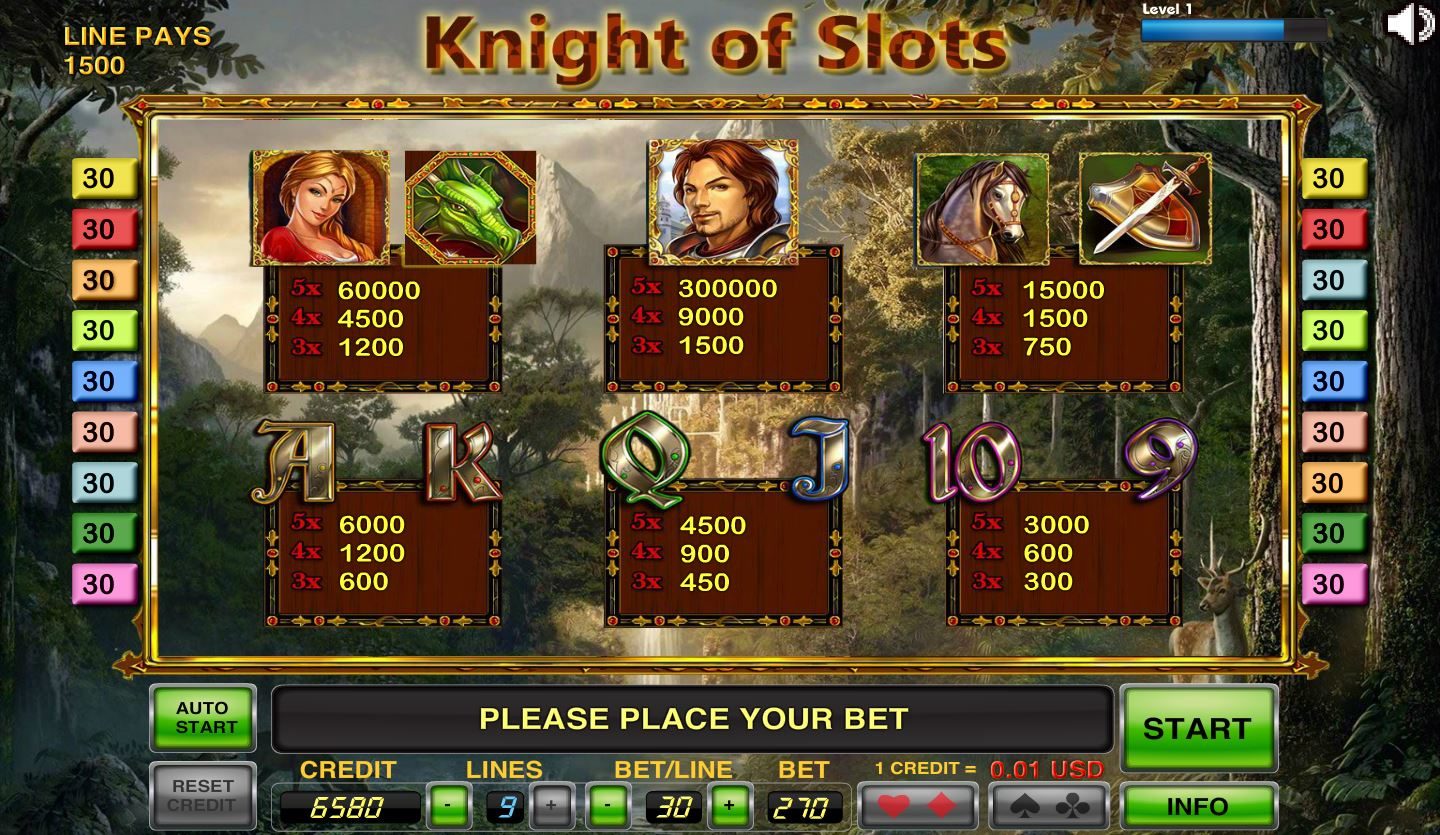Click the RESET CREDIT button

tap(203, 796)
